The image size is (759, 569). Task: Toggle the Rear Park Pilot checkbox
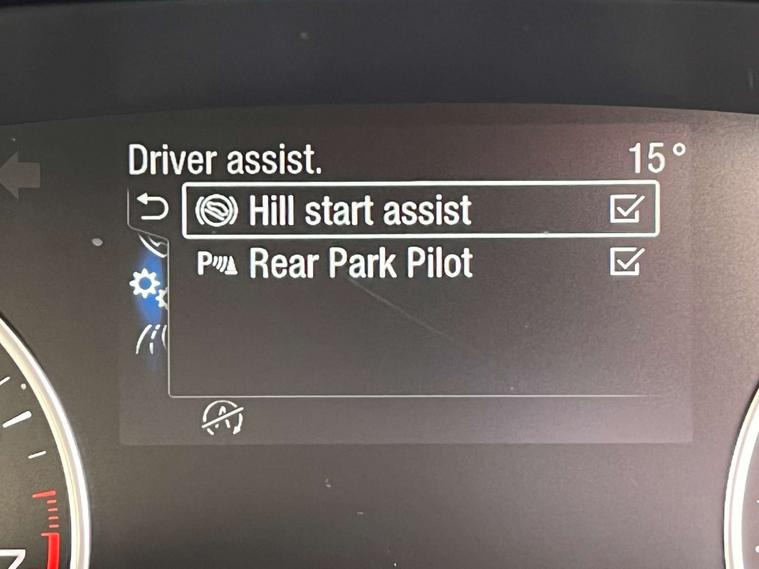[626, 262]
